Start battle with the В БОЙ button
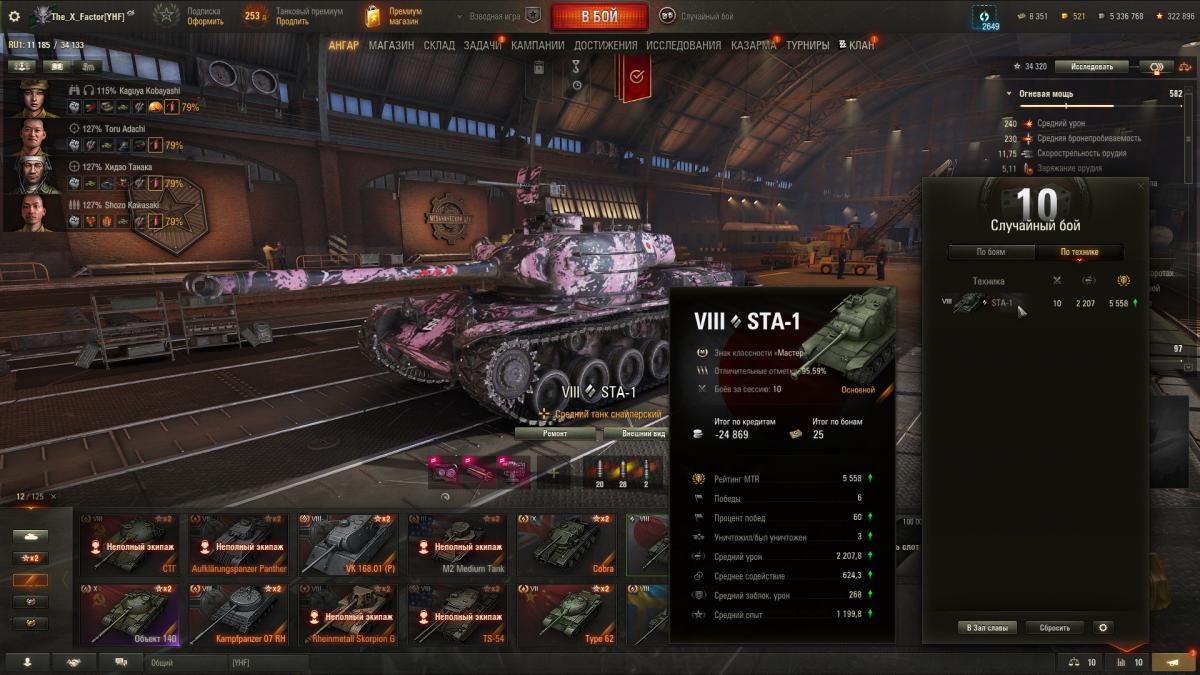This screenshot has width=1200, height=675. click(599, 16)
